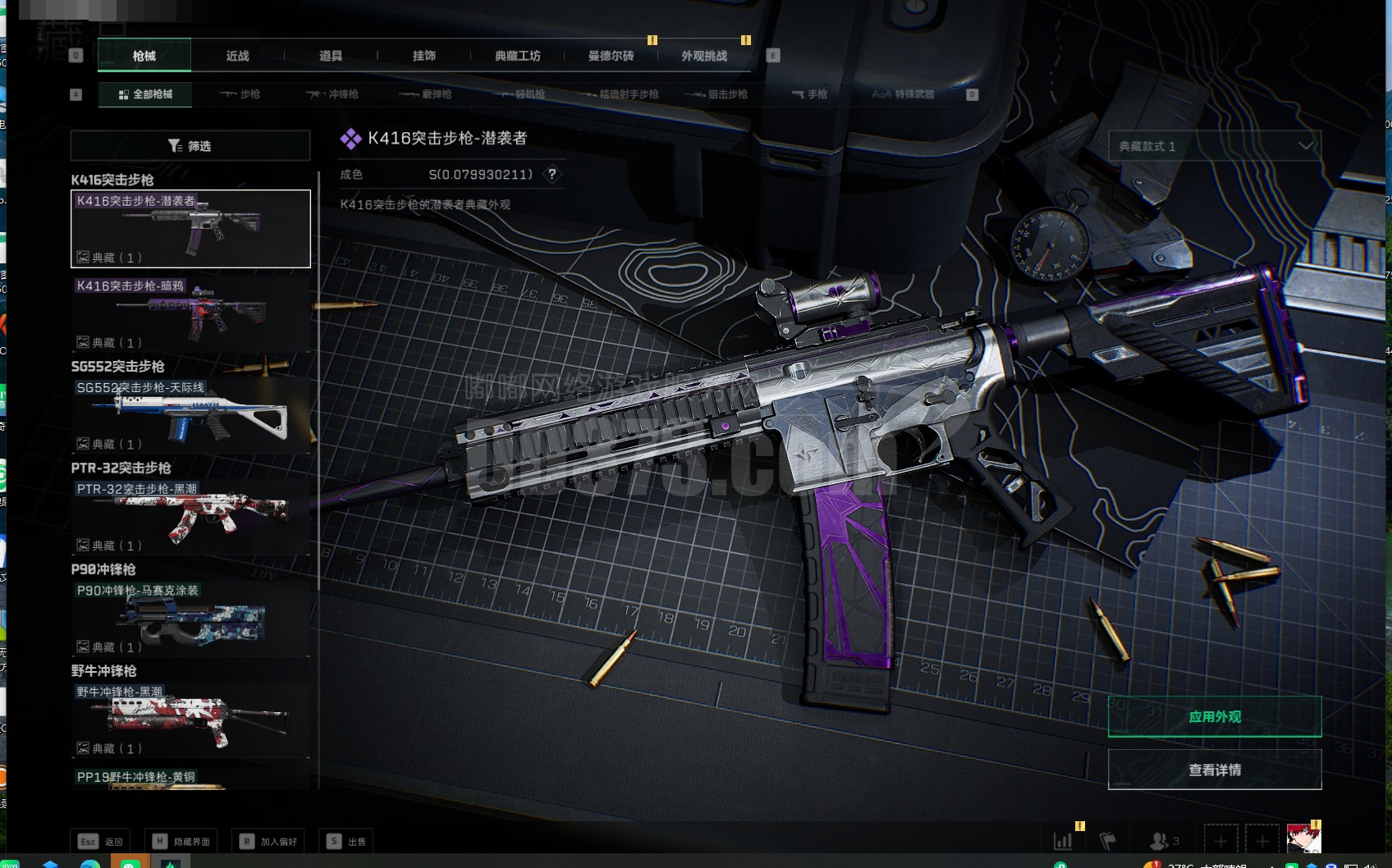Apply the skin with 应用外观
This screenshot has width=1392, height=868.
pos(1215,717)
